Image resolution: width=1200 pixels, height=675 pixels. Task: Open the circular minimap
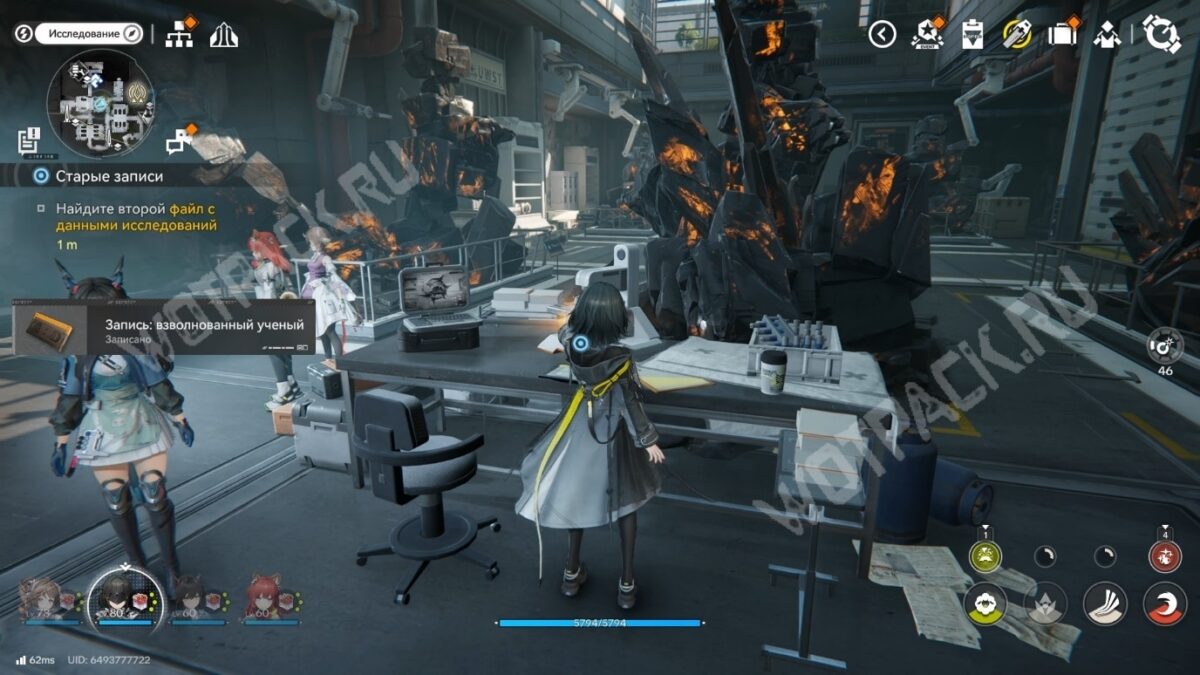point(100,103)
